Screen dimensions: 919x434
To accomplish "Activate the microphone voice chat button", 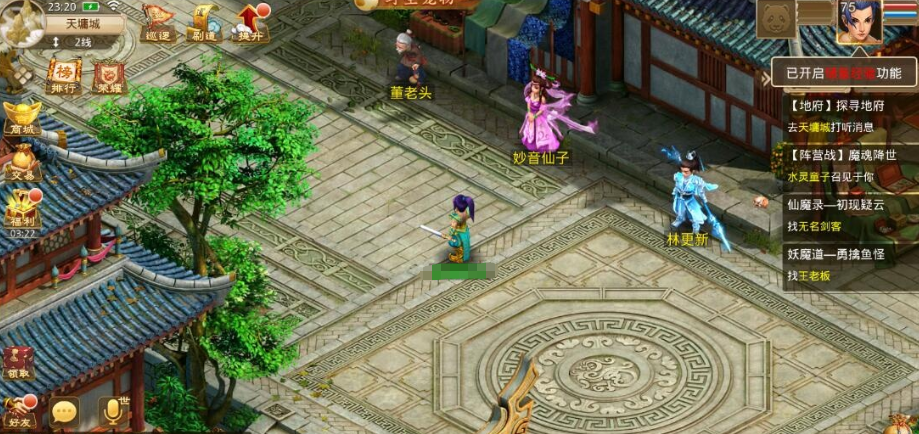I will [114, 411].
